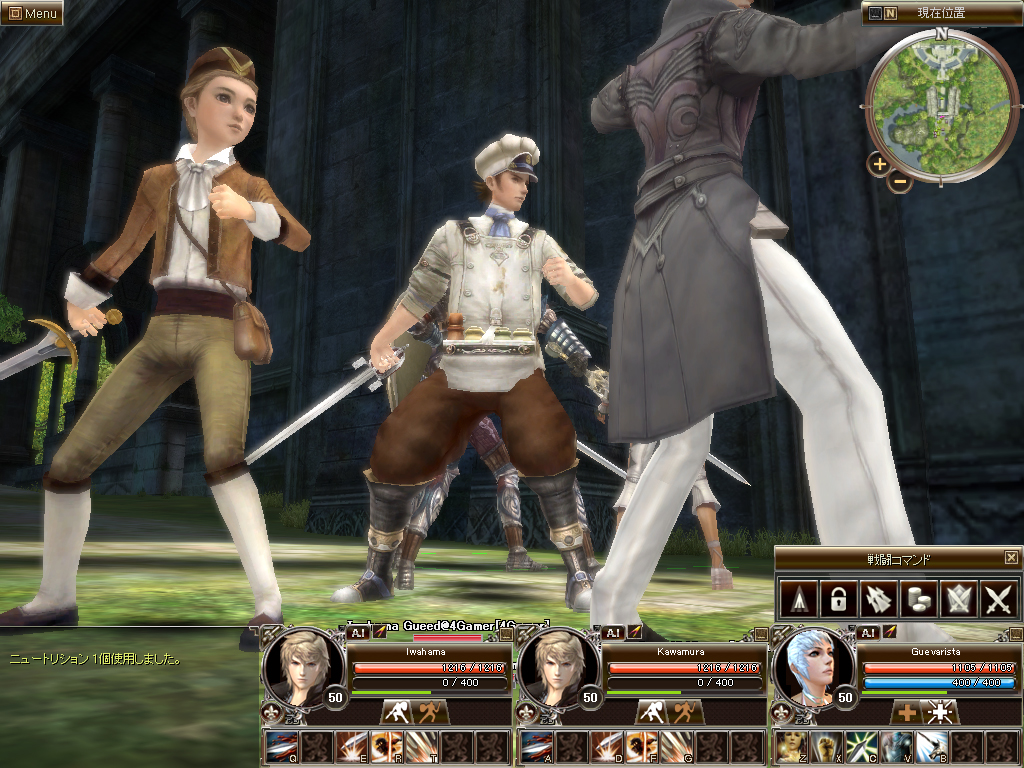Use Kawamura's skill bound to F

[641, 747]
